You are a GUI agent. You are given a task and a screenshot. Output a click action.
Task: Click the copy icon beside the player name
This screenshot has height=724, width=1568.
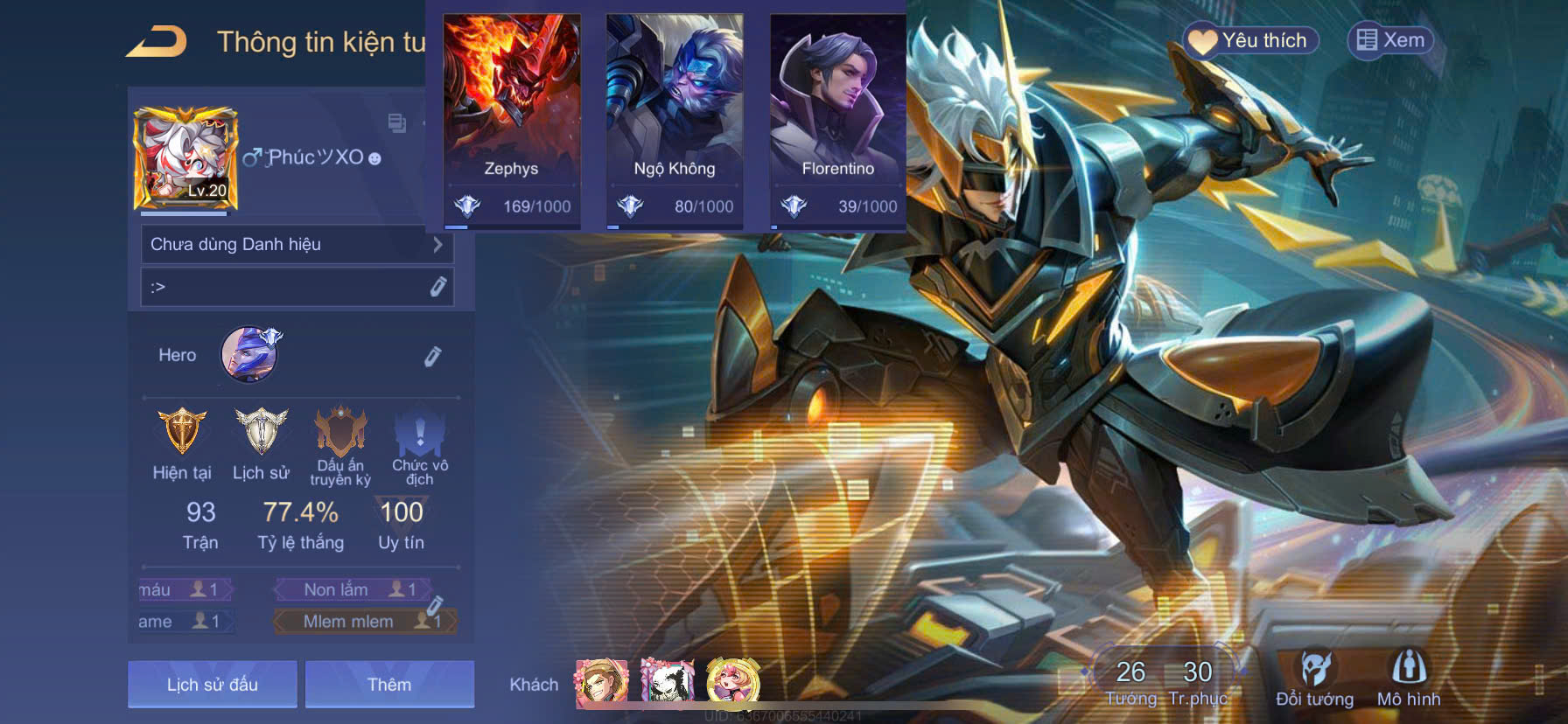click(396, 123)
